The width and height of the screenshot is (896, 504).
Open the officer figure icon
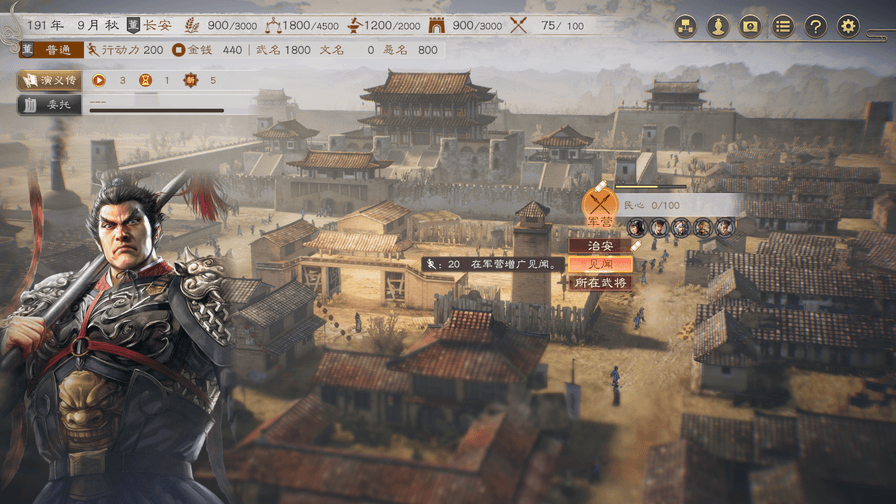click(x=717, y=26)
